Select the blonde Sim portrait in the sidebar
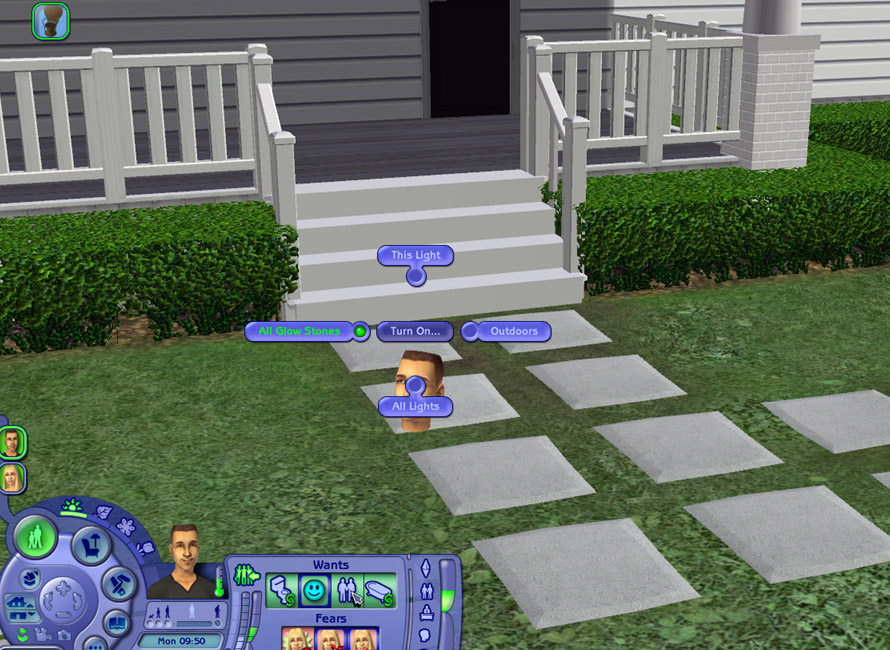The image size is (890, 650). point(12,477)
